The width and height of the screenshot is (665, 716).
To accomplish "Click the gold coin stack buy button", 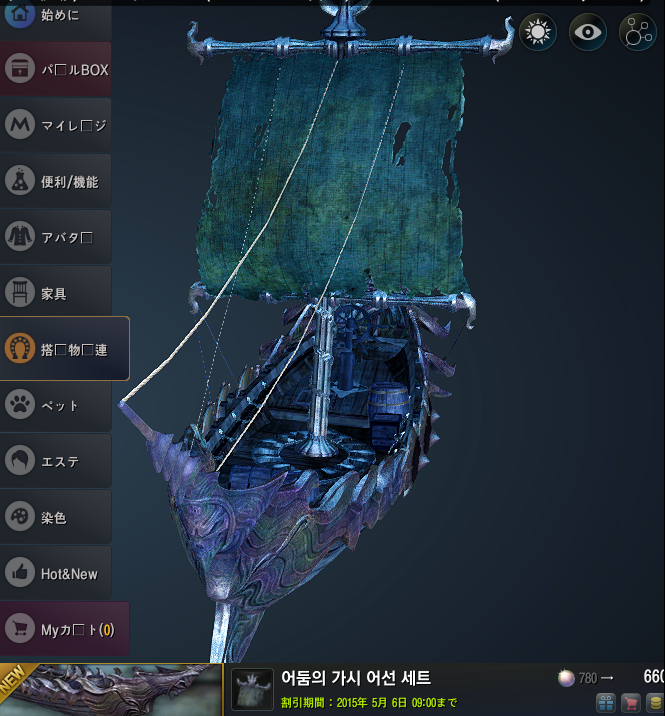I will 654,703.
